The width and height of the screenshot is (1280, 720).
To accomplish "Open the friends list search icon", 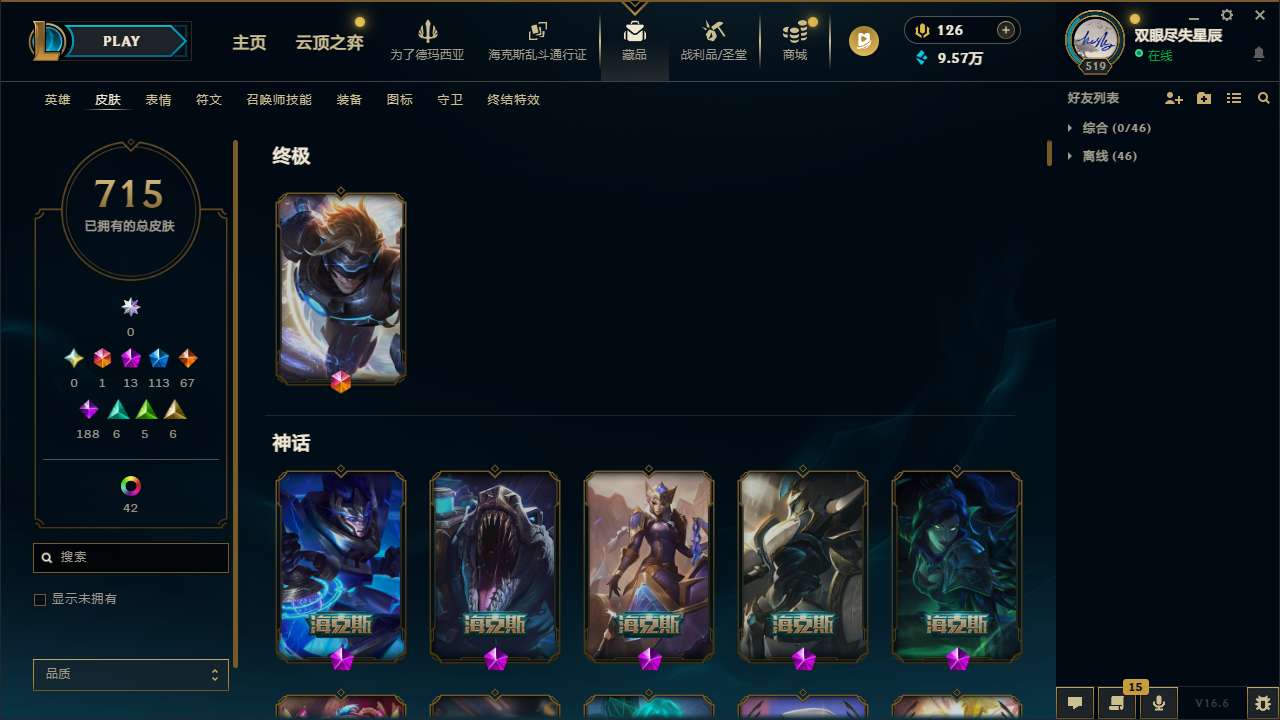I will click(x=1264, y=97).
